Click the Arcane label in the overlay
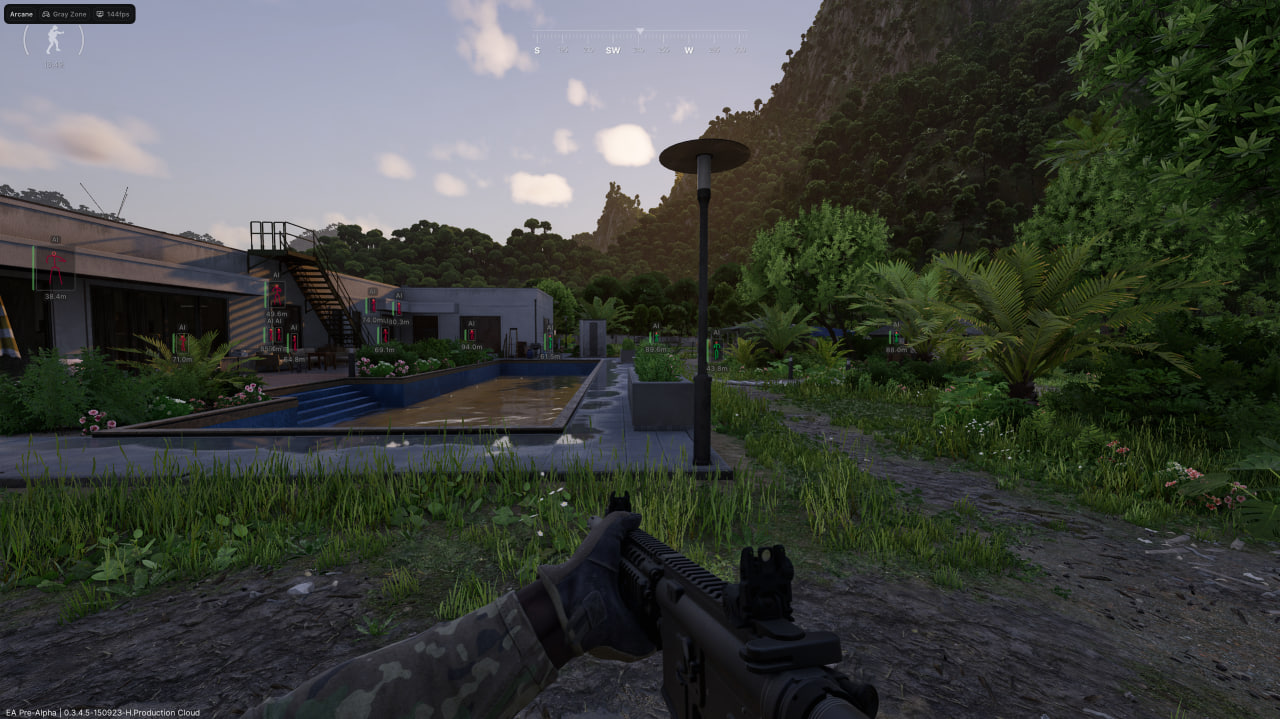 click(x=21, y=14)
